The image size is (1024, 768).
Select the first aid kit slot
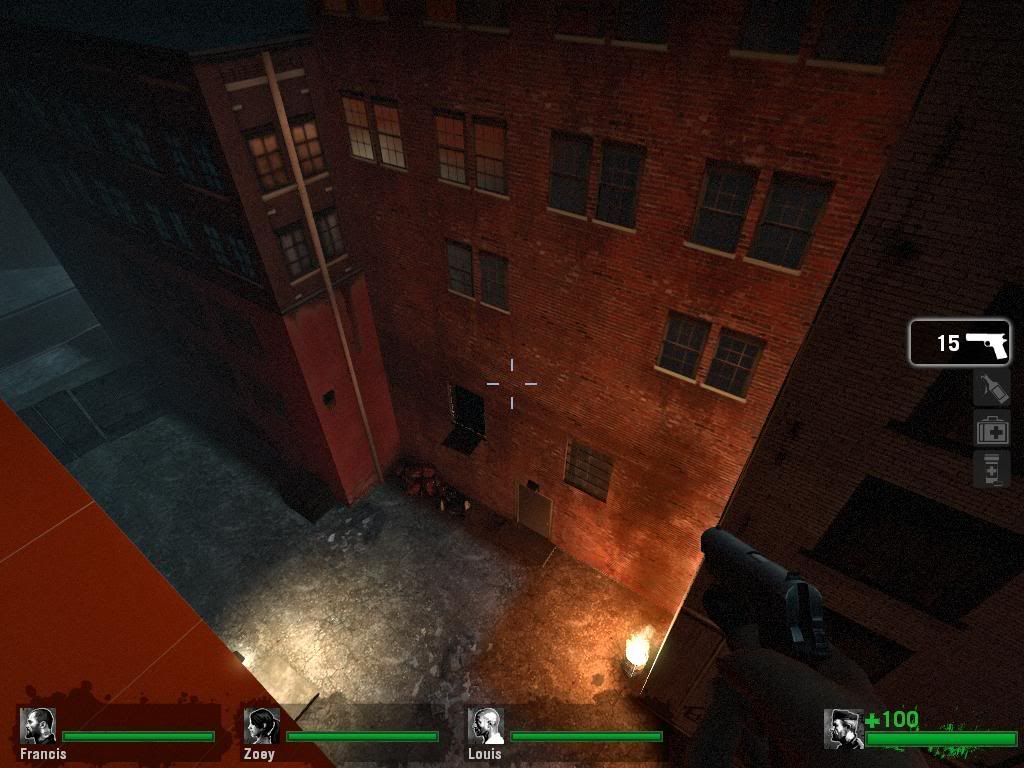[991, 429]
